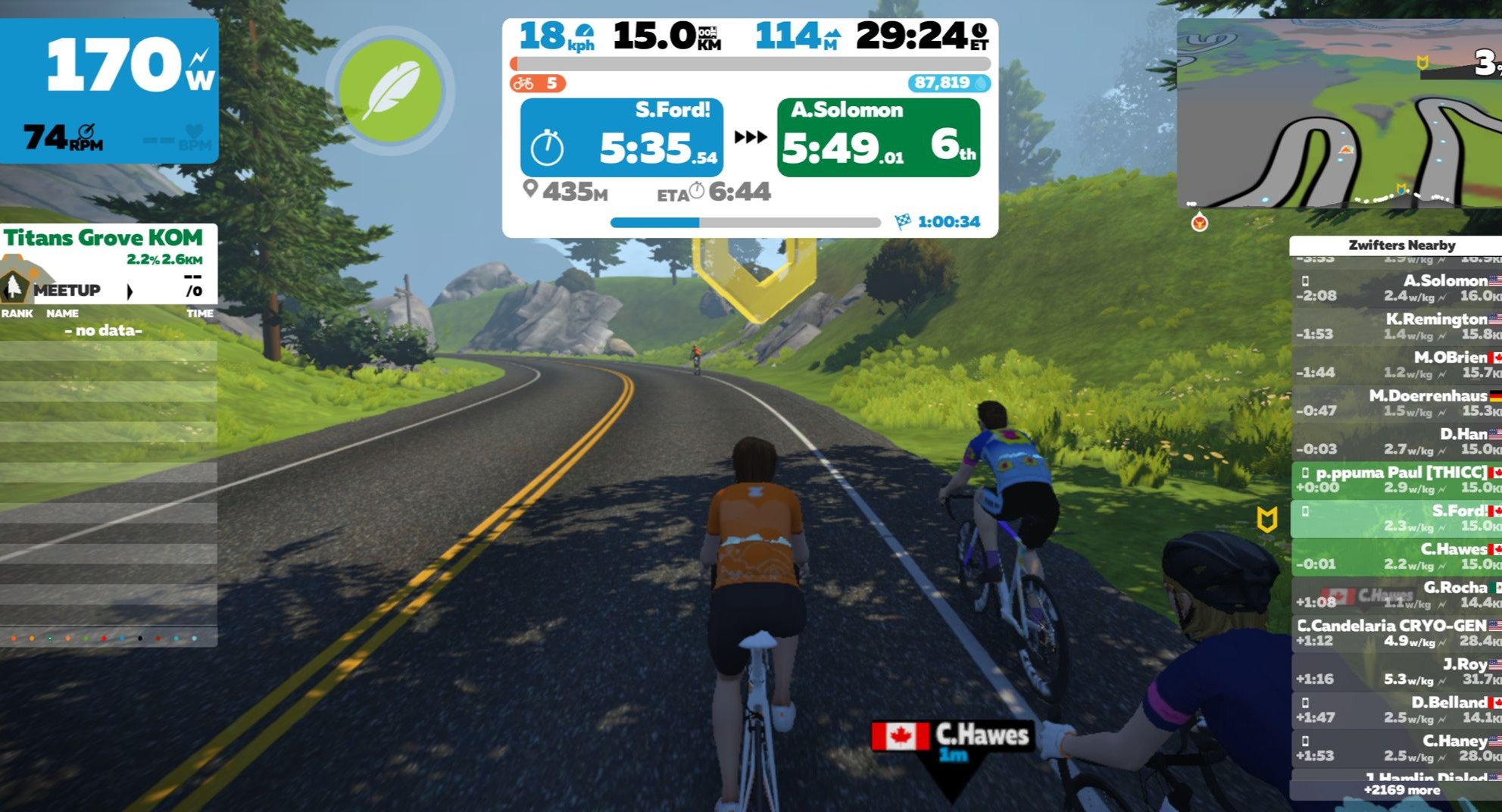The width and height of the screenshot is (1502, 812).
Task: Activate the feather lightweight PowerUp
Action: [390, 90]
